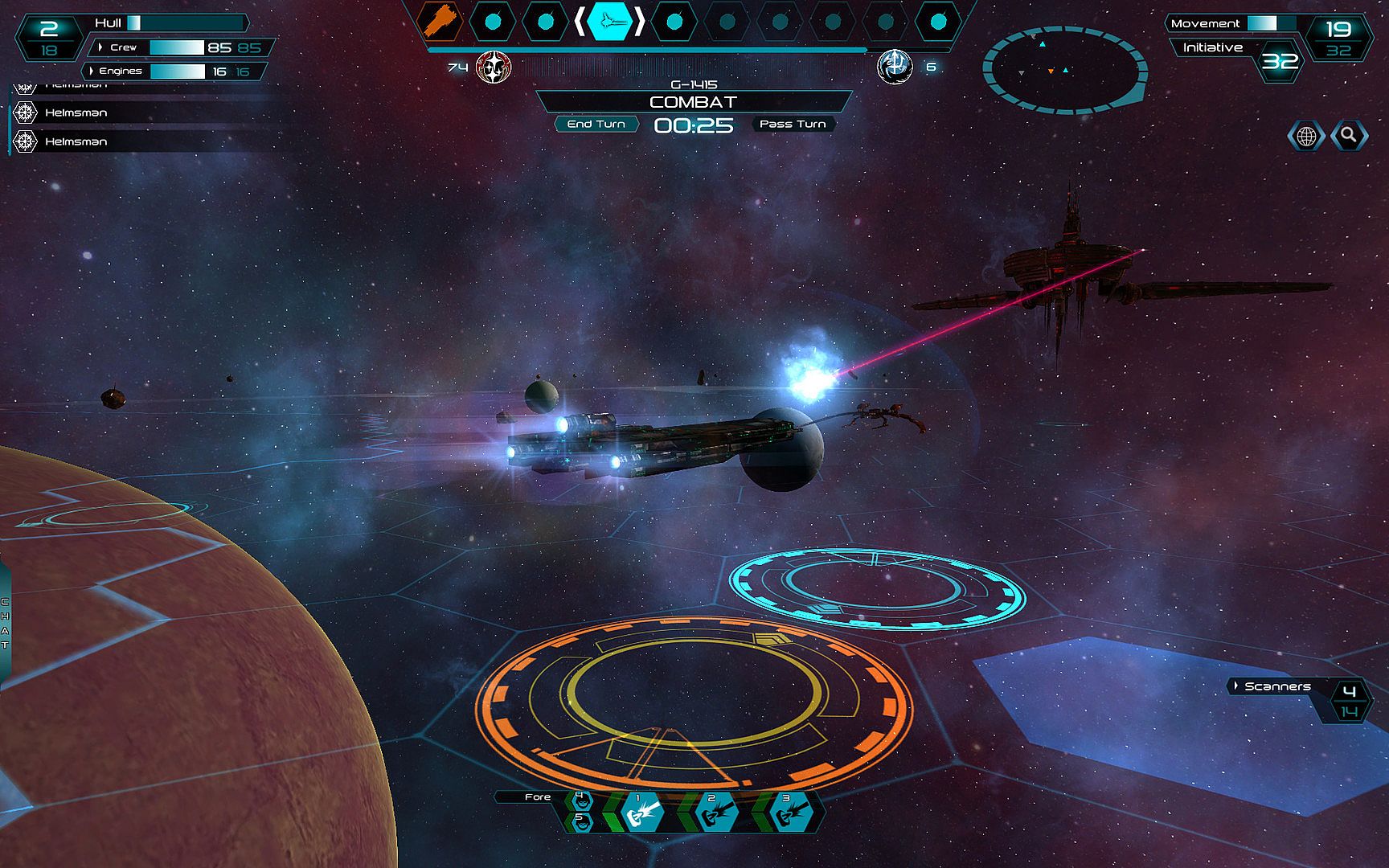Select the orange ship in turn order
The width and height of the screenshot is (1389, 868).
(439, 22)
